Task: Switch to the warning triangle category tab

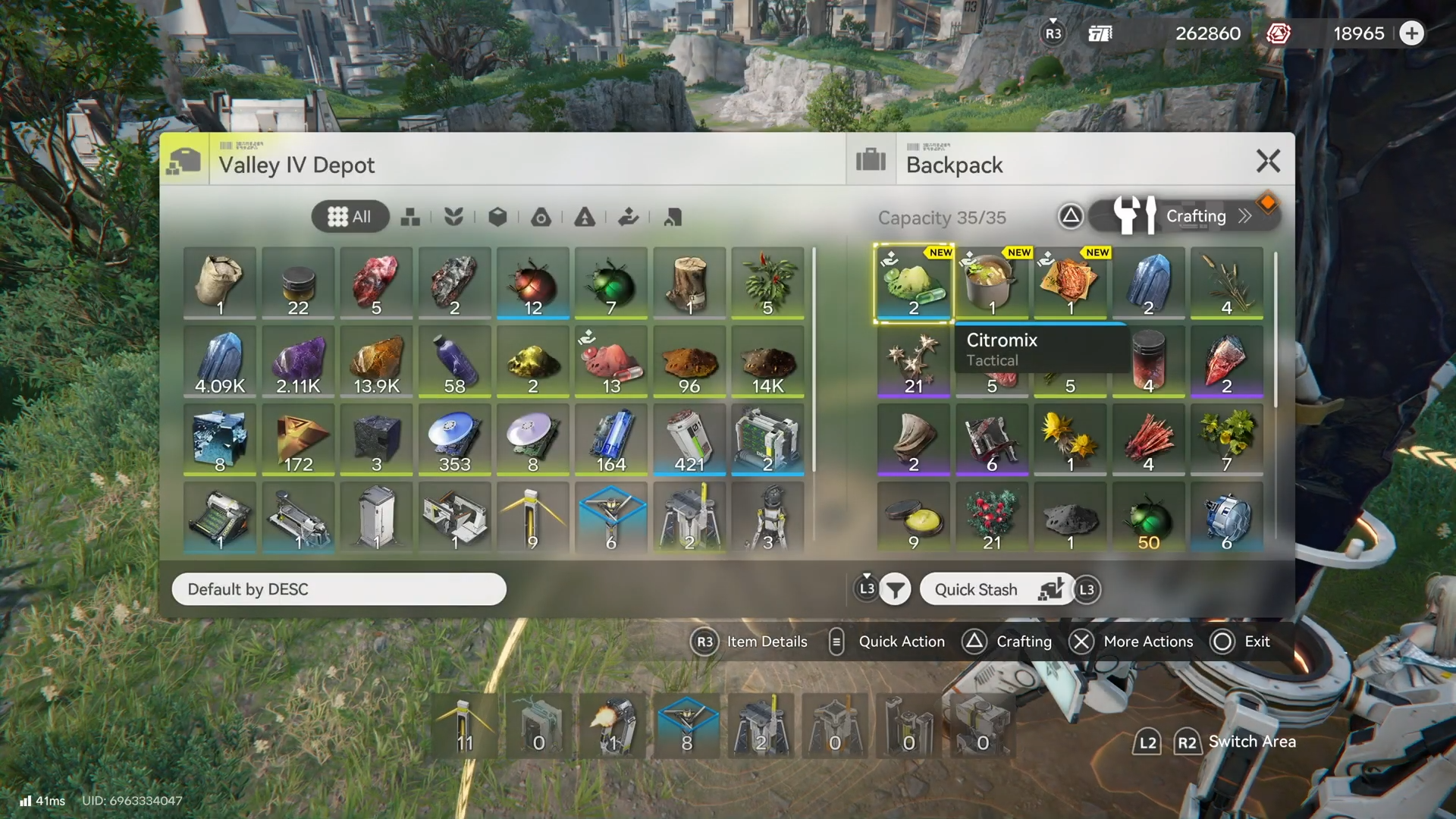Action: point(584,218)
